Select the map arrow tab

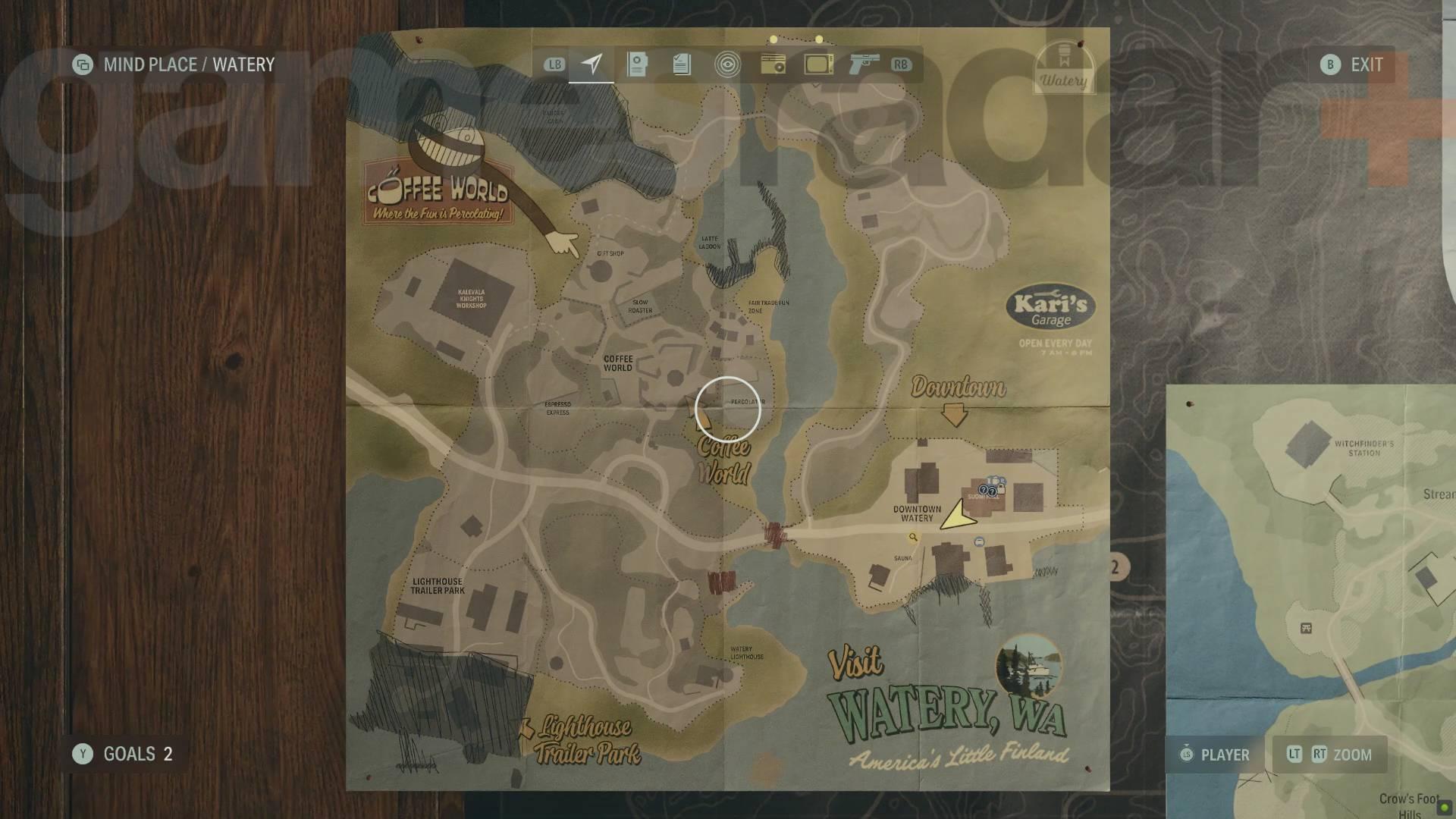591,64
